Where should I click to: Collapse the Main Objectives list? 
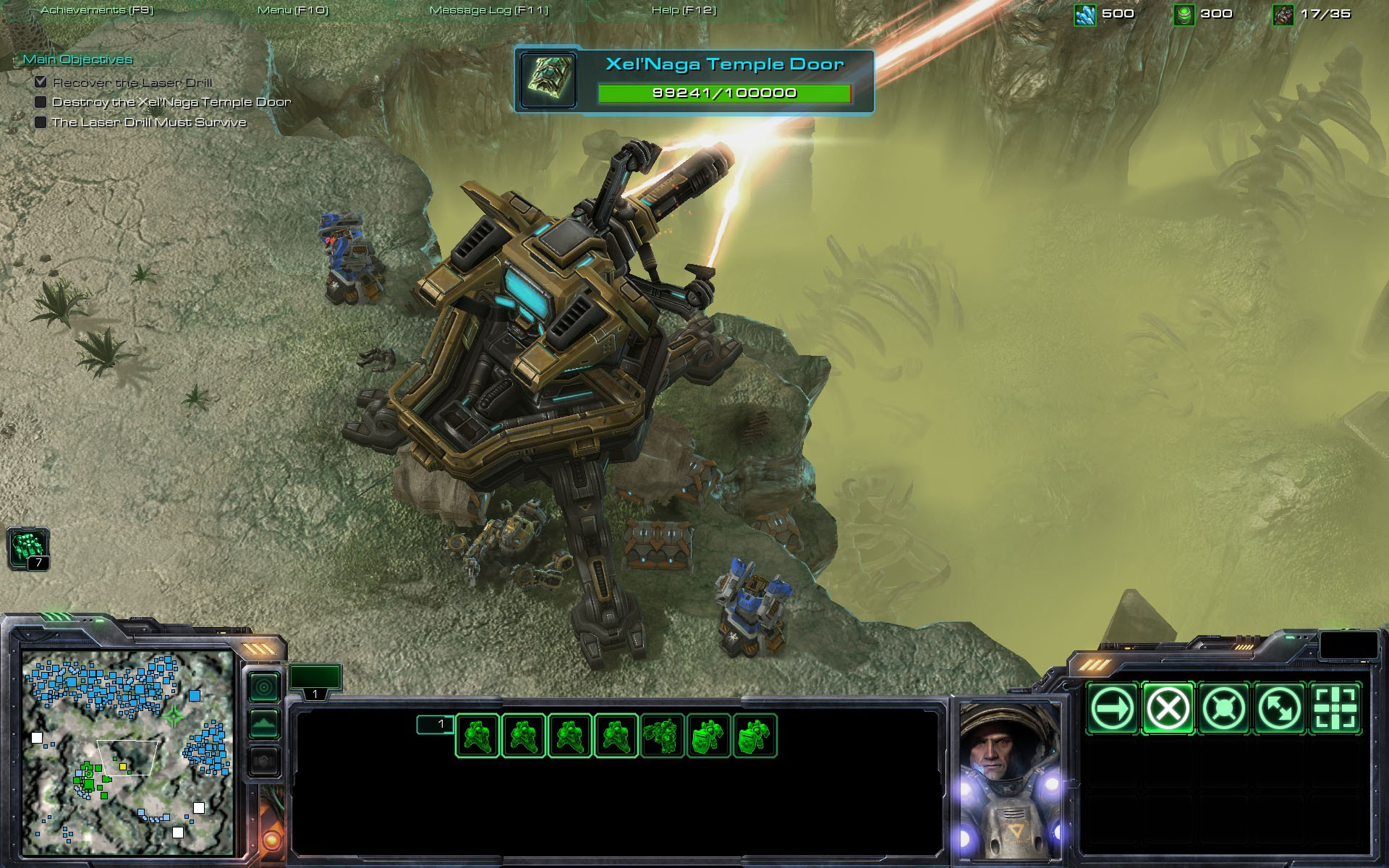(77, 59)
